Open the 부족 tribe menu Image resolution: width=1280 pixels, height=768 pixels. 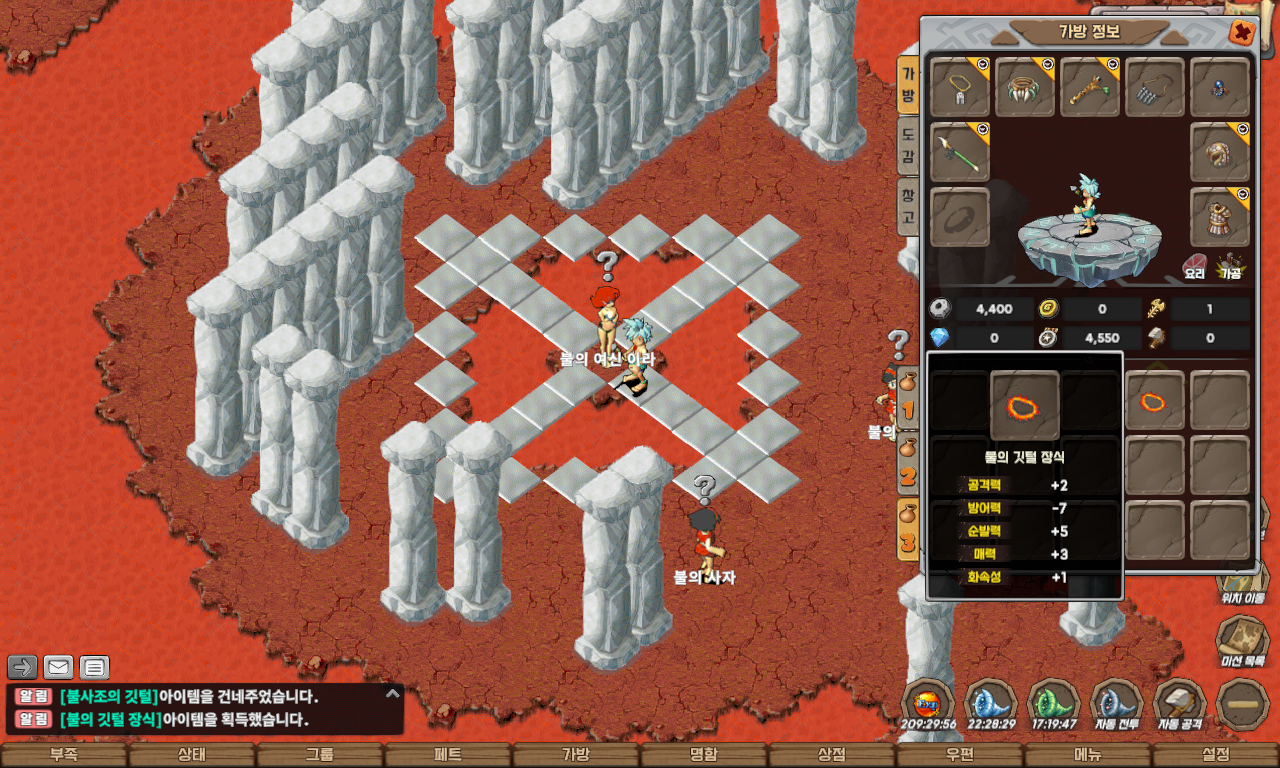click(x=64, y=755)
